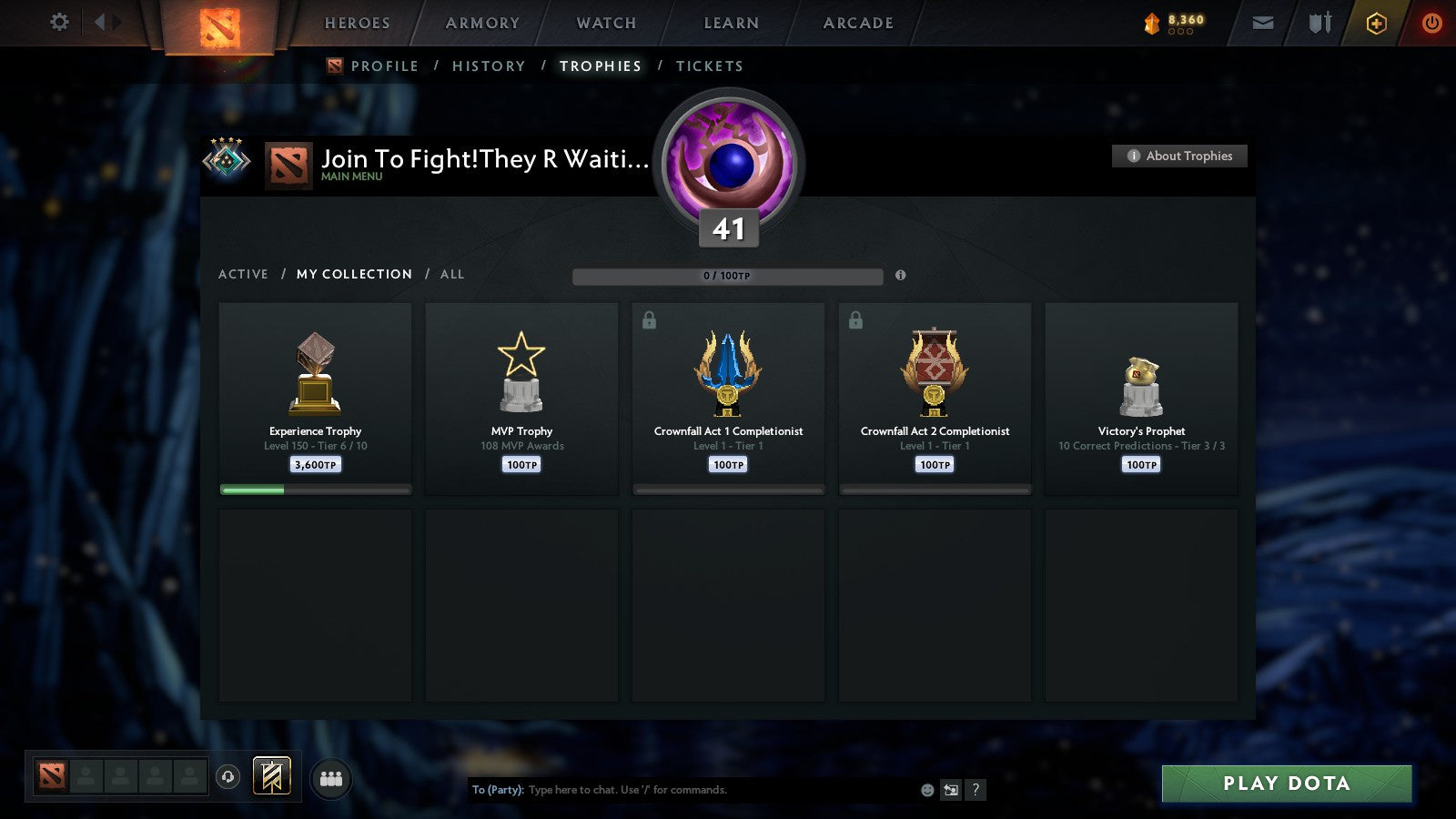The height and width of the screenshot is (819, 1456).
Task: Toggle the voice chat headset icon
Action: pyautogui.click(x=226, y=776)
